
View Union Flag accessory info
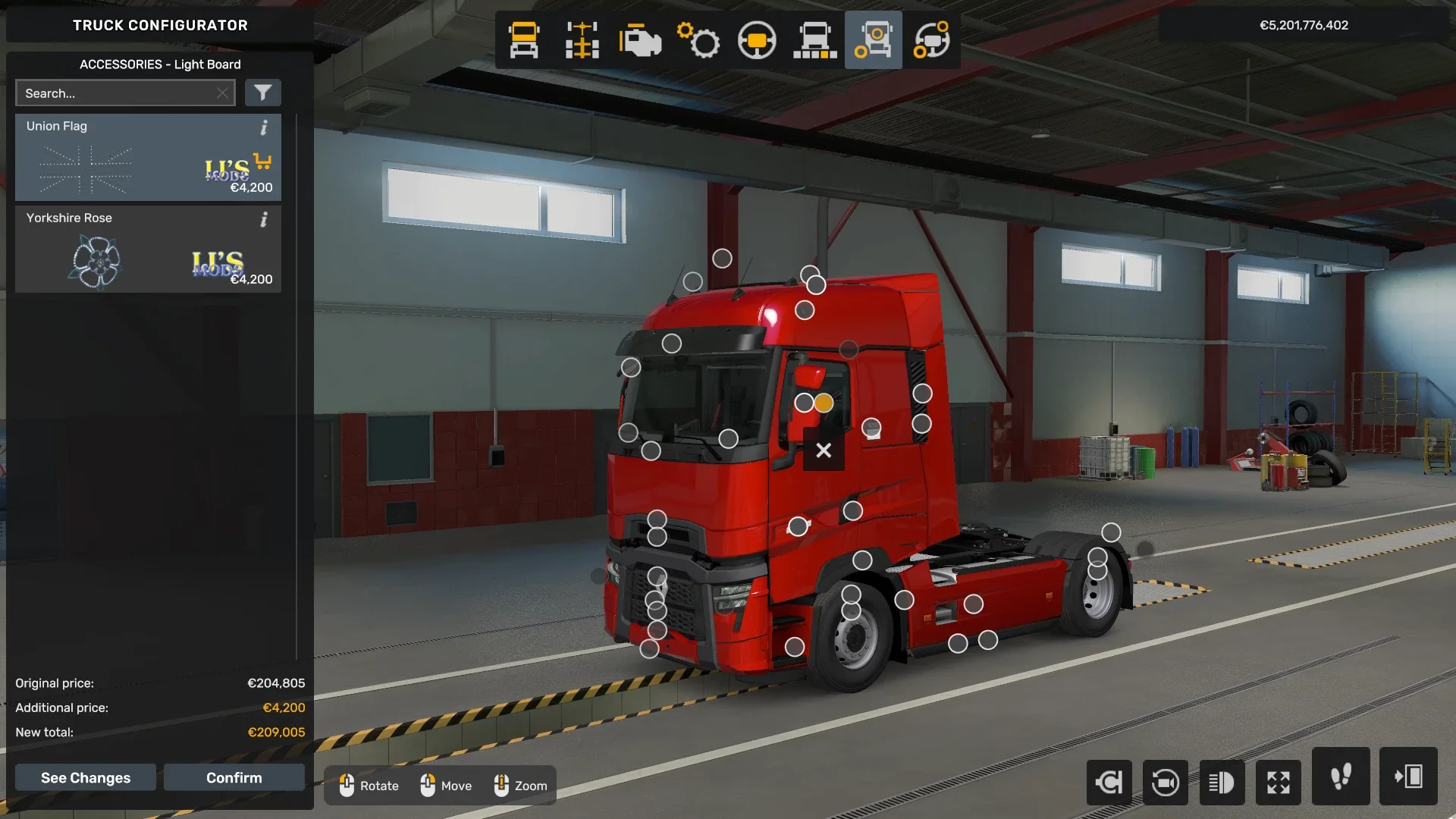click(x=264, y=127)
